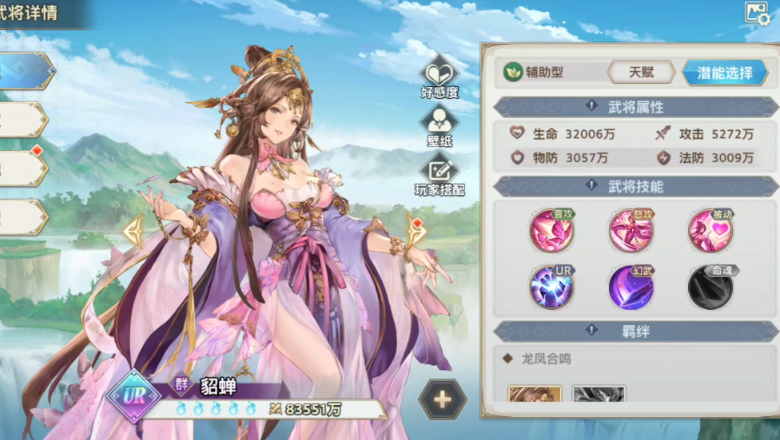Viewport: 780px width, 440px height.
Task: Select the 潜能选择 tab
Action: pos(724,72)
